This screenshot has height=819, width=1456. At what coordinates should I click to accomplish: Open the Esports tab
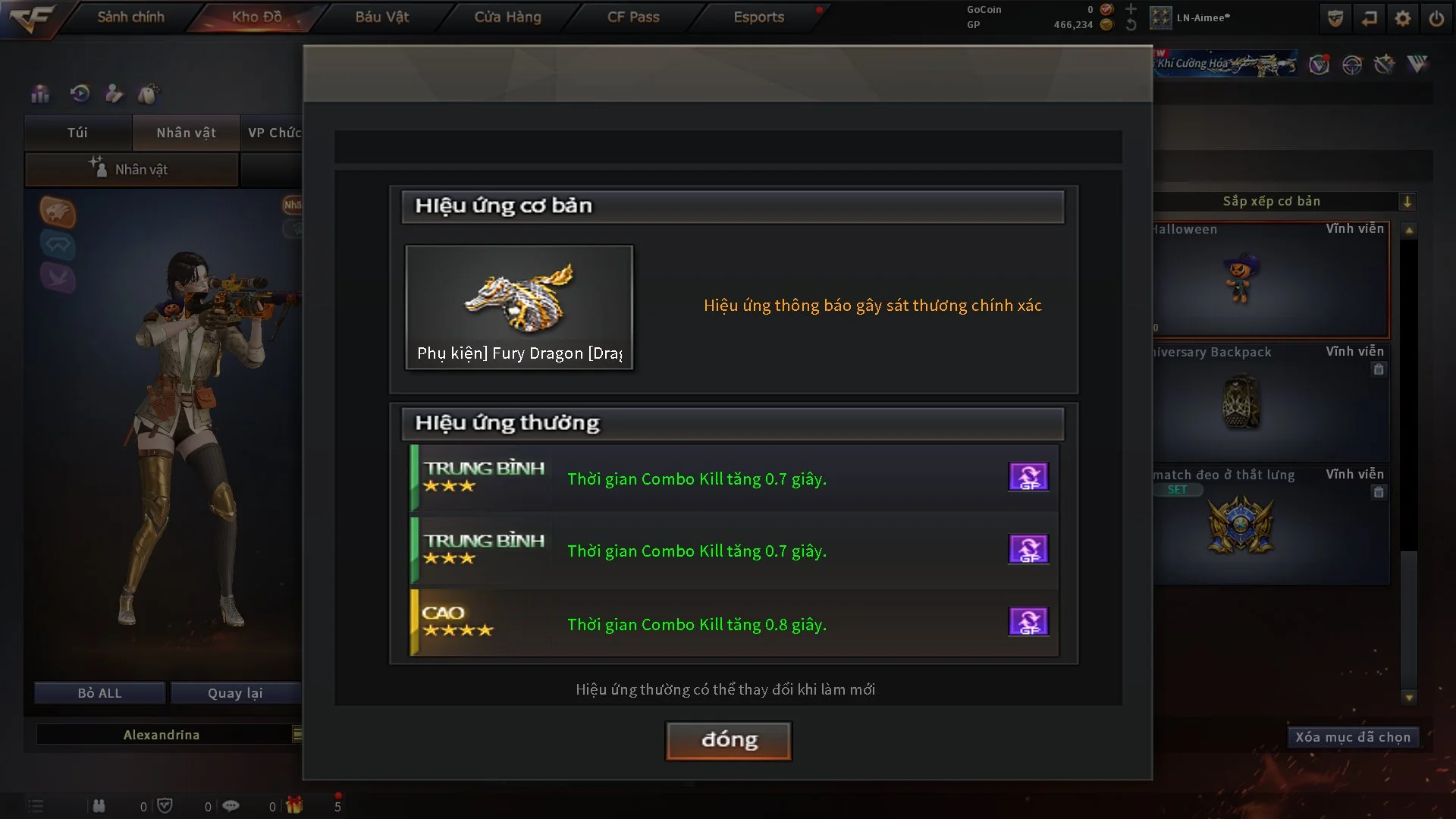(x=758, y=17)
